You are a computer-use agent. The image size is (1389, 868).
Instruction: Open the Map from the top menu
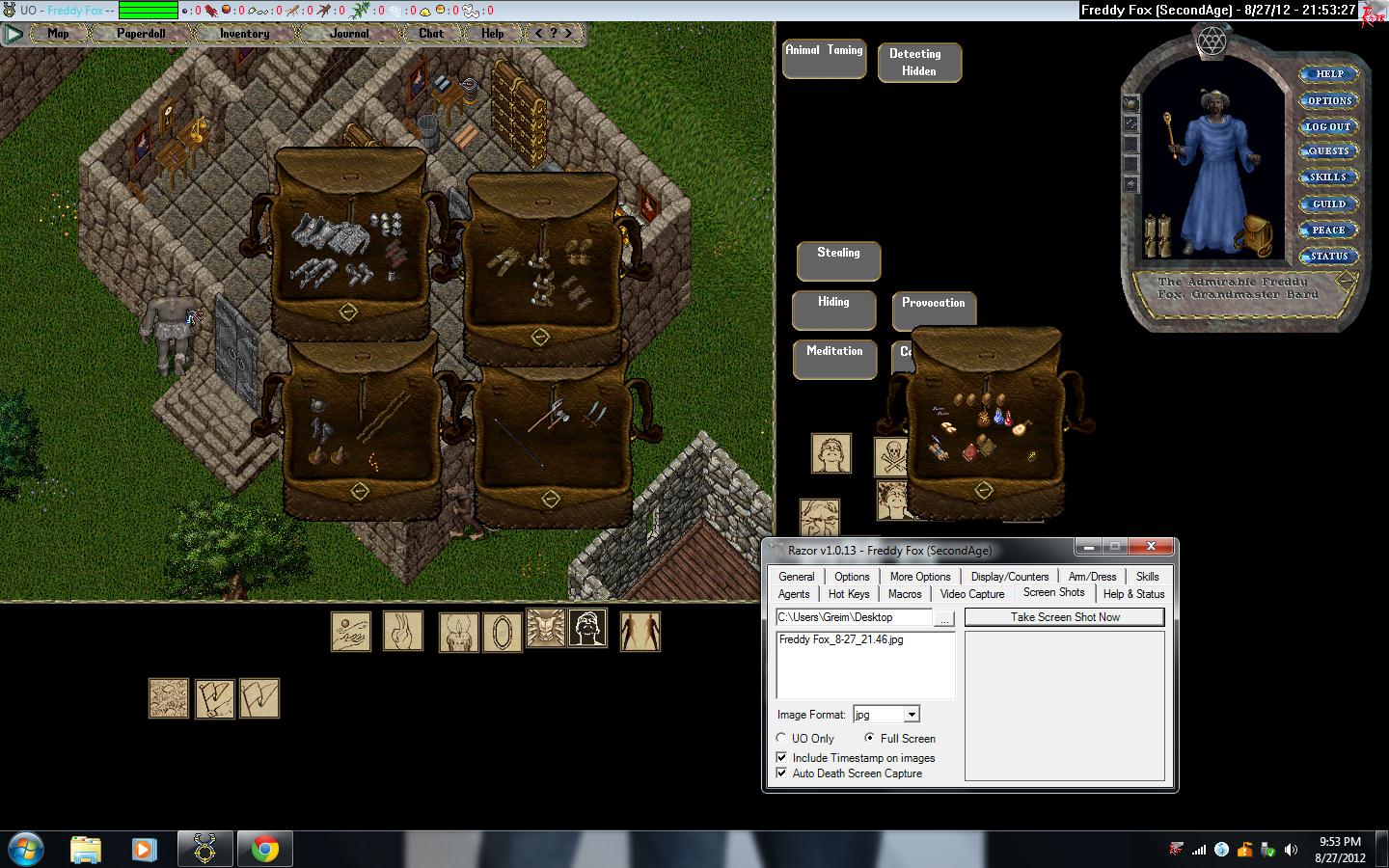58,33
